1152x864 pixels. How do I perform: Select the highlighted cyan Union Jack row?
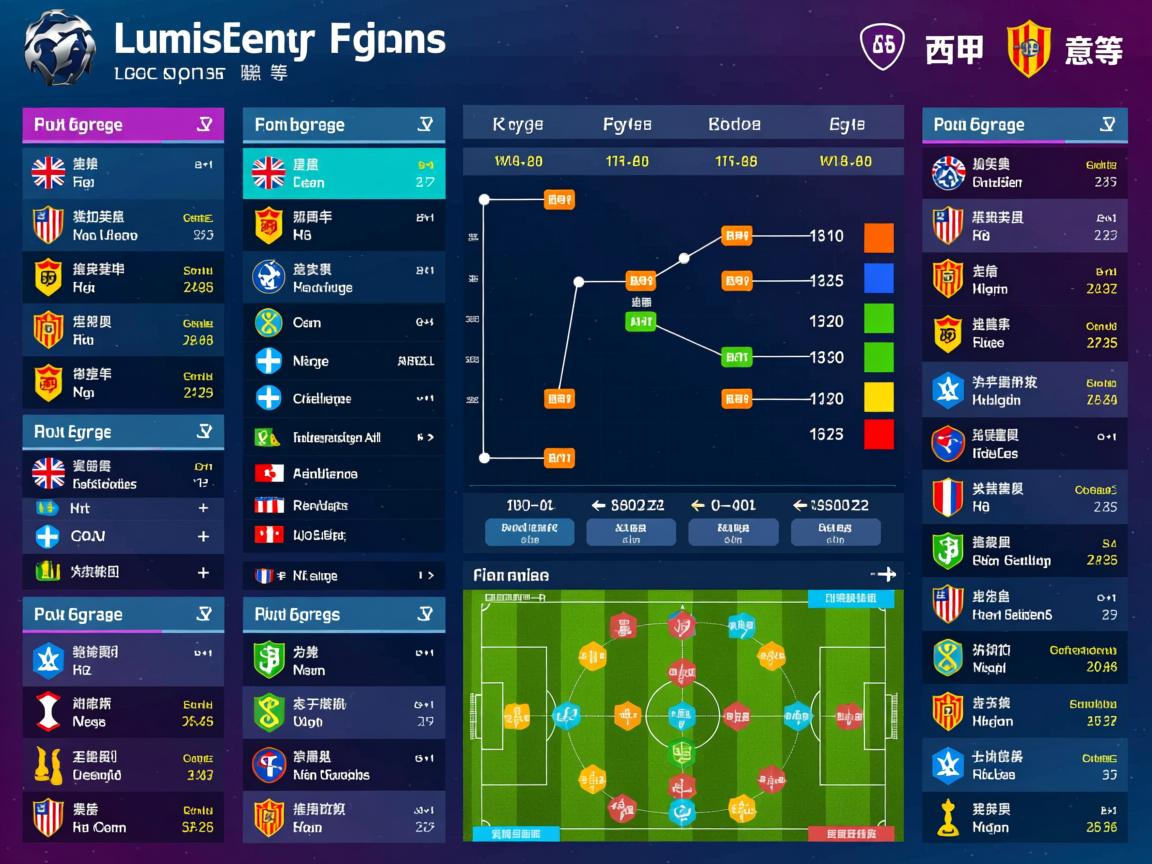tap(343, 173)
